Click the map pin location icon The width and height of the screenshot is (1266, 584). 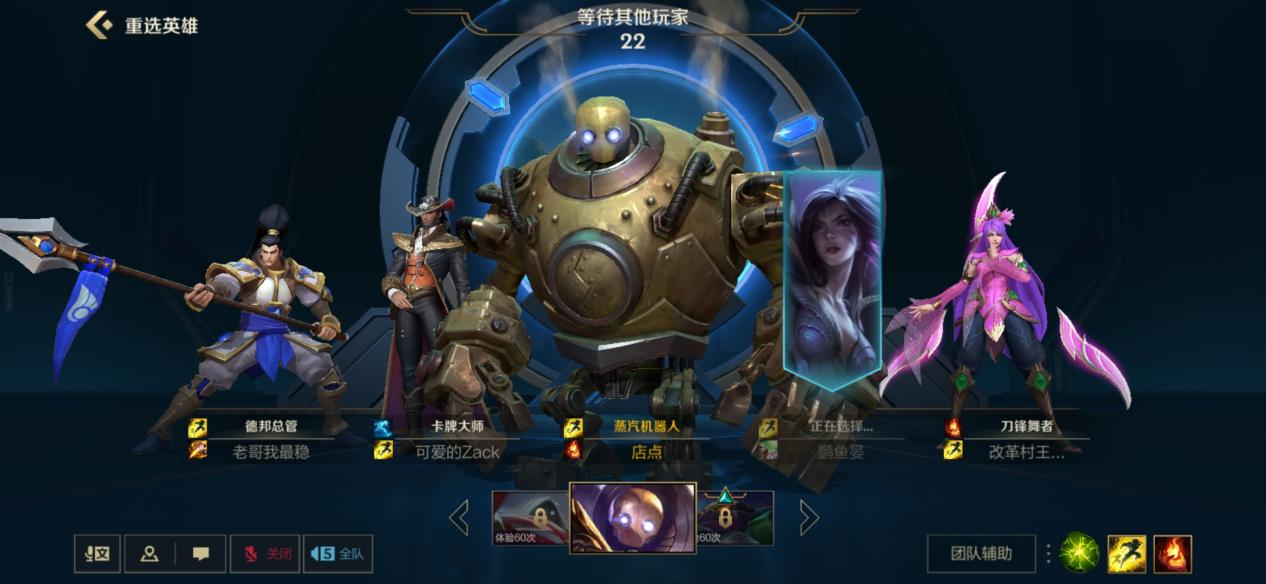[151, 553]
